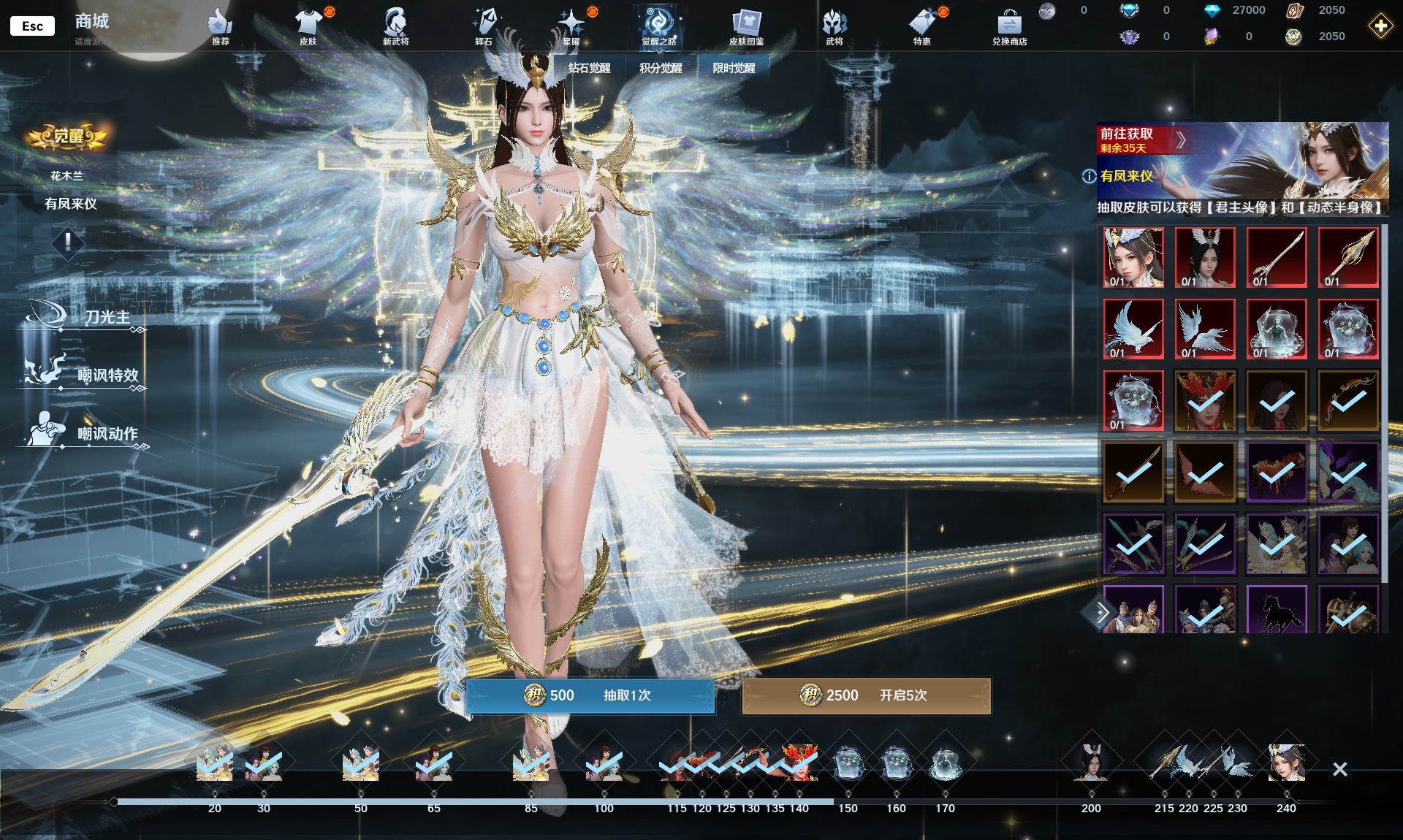Image resolution: width=1403 pixels, height=840 pixels.
Task: Open the 特惠 deals category
Action: 922,27
